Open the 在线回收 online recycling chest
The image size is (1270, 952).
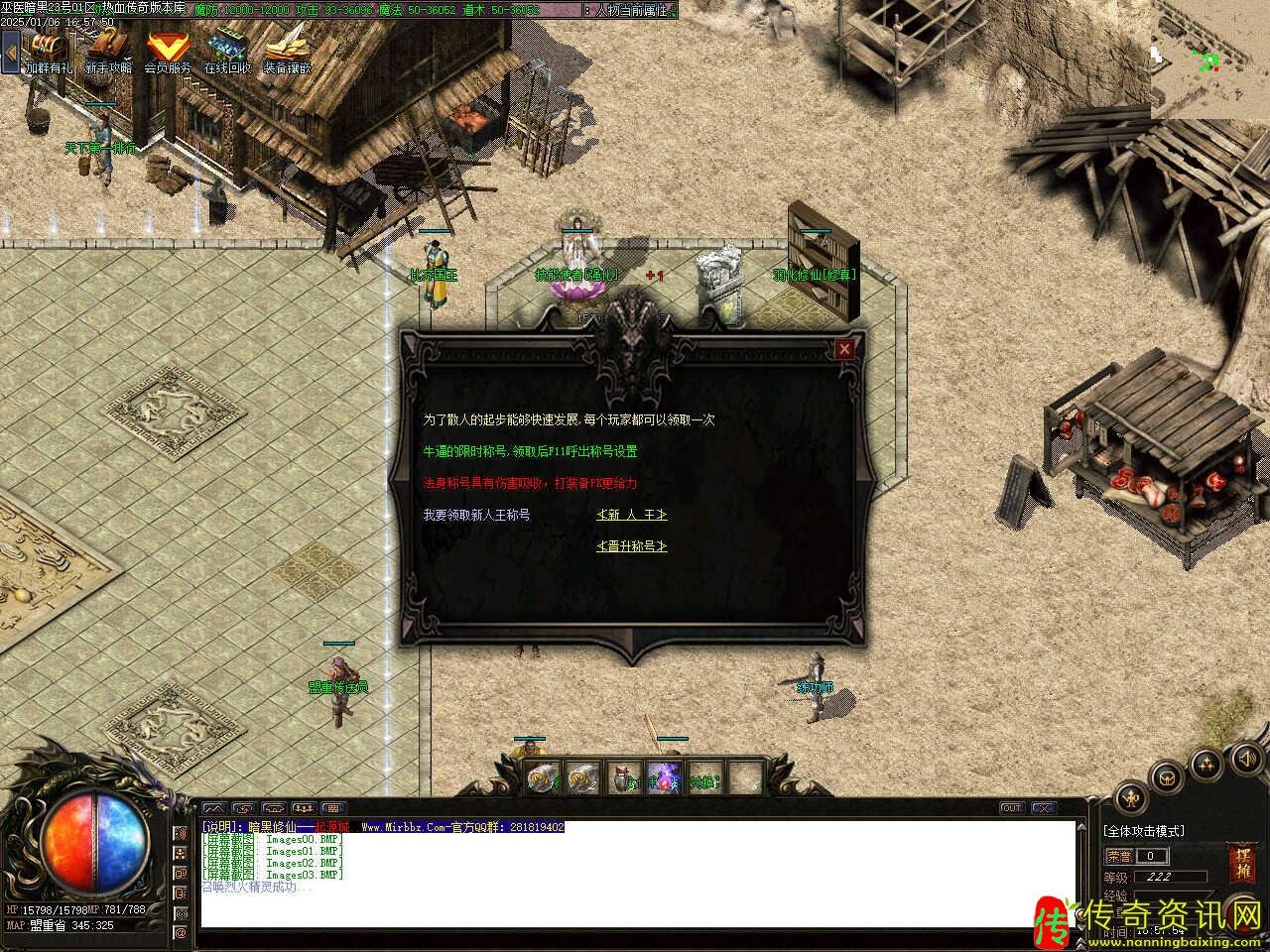227,47
